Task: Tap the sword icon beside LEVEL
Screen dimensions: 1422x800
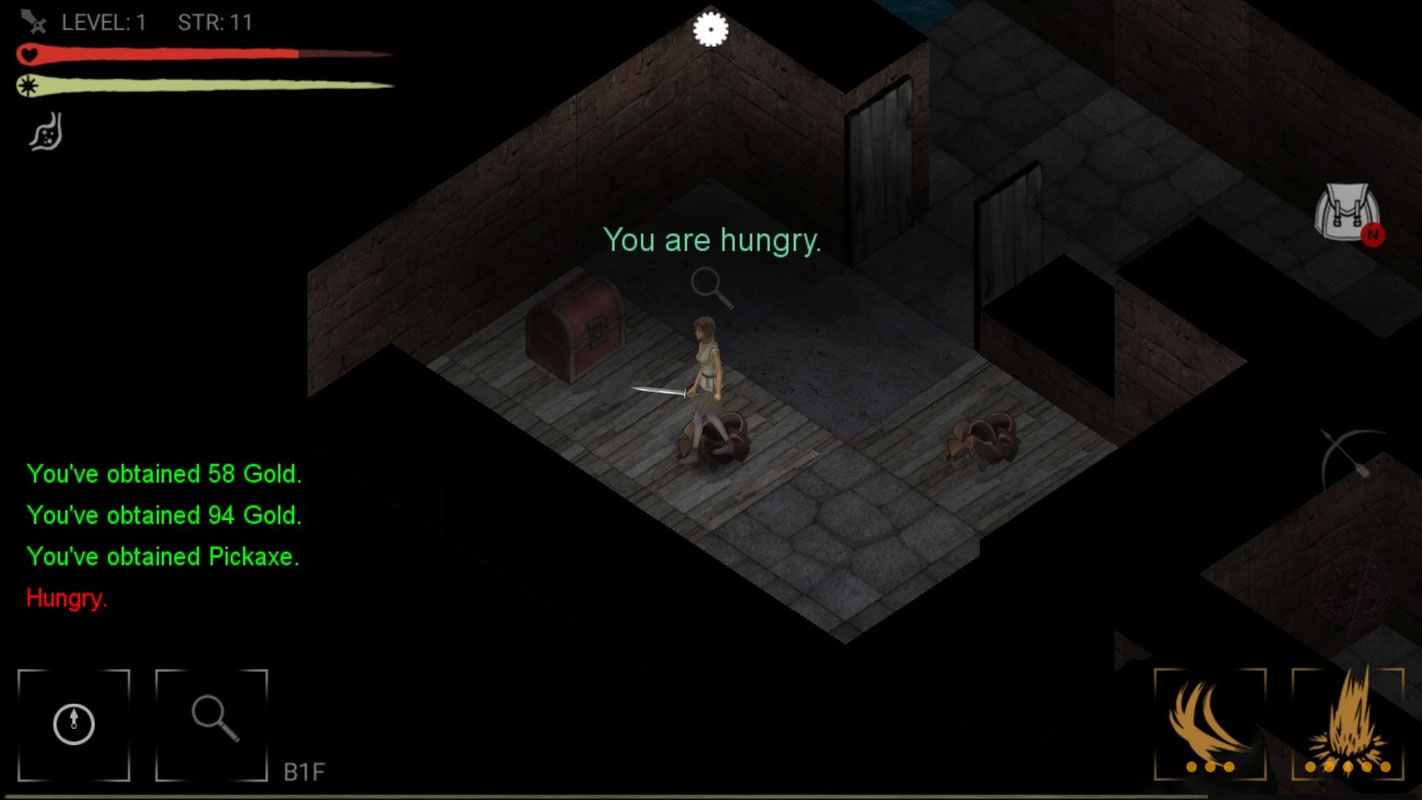Action: click(35, 21)
